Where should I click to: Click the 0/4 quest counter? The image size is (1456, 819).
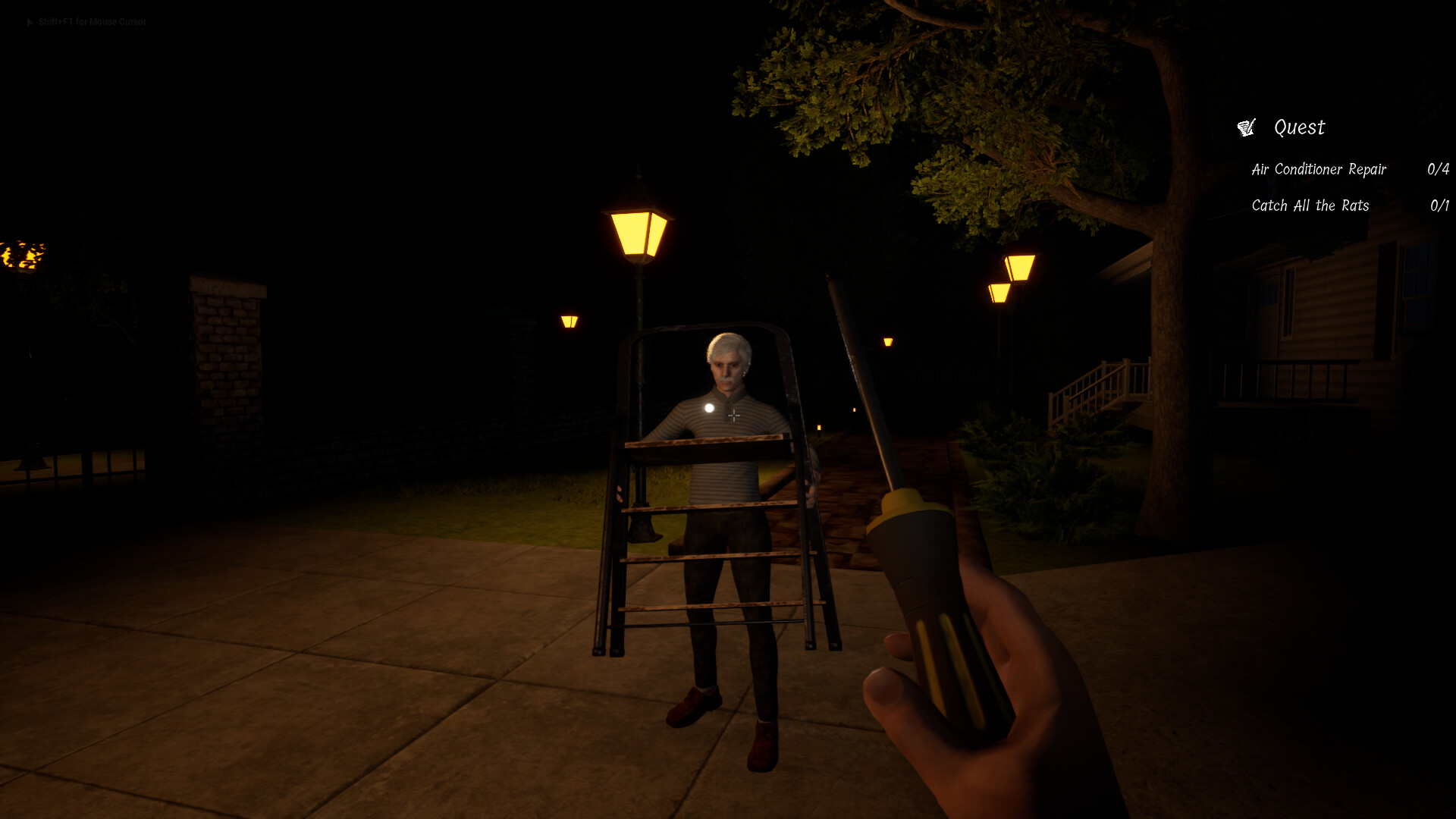tap(1438, 169)
